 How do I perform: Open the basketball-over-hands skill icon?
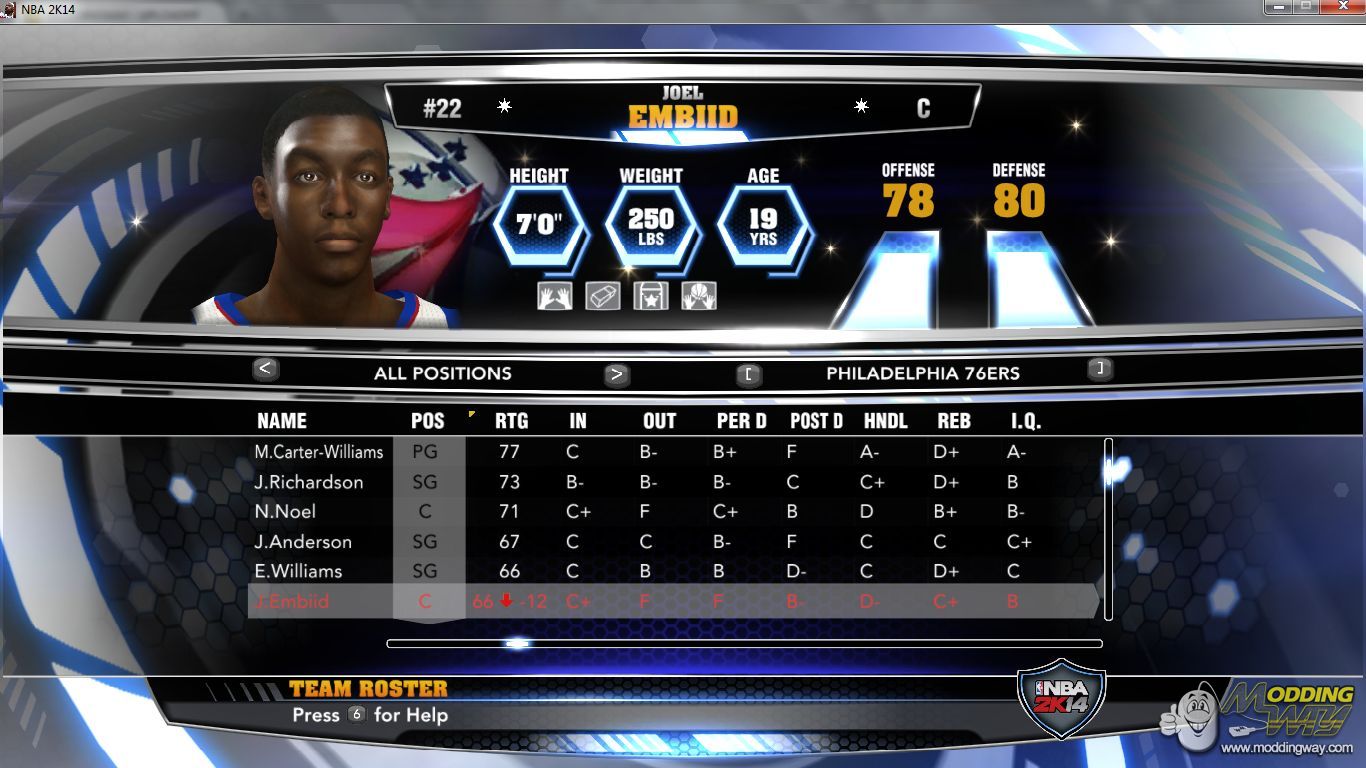[699, 296]
